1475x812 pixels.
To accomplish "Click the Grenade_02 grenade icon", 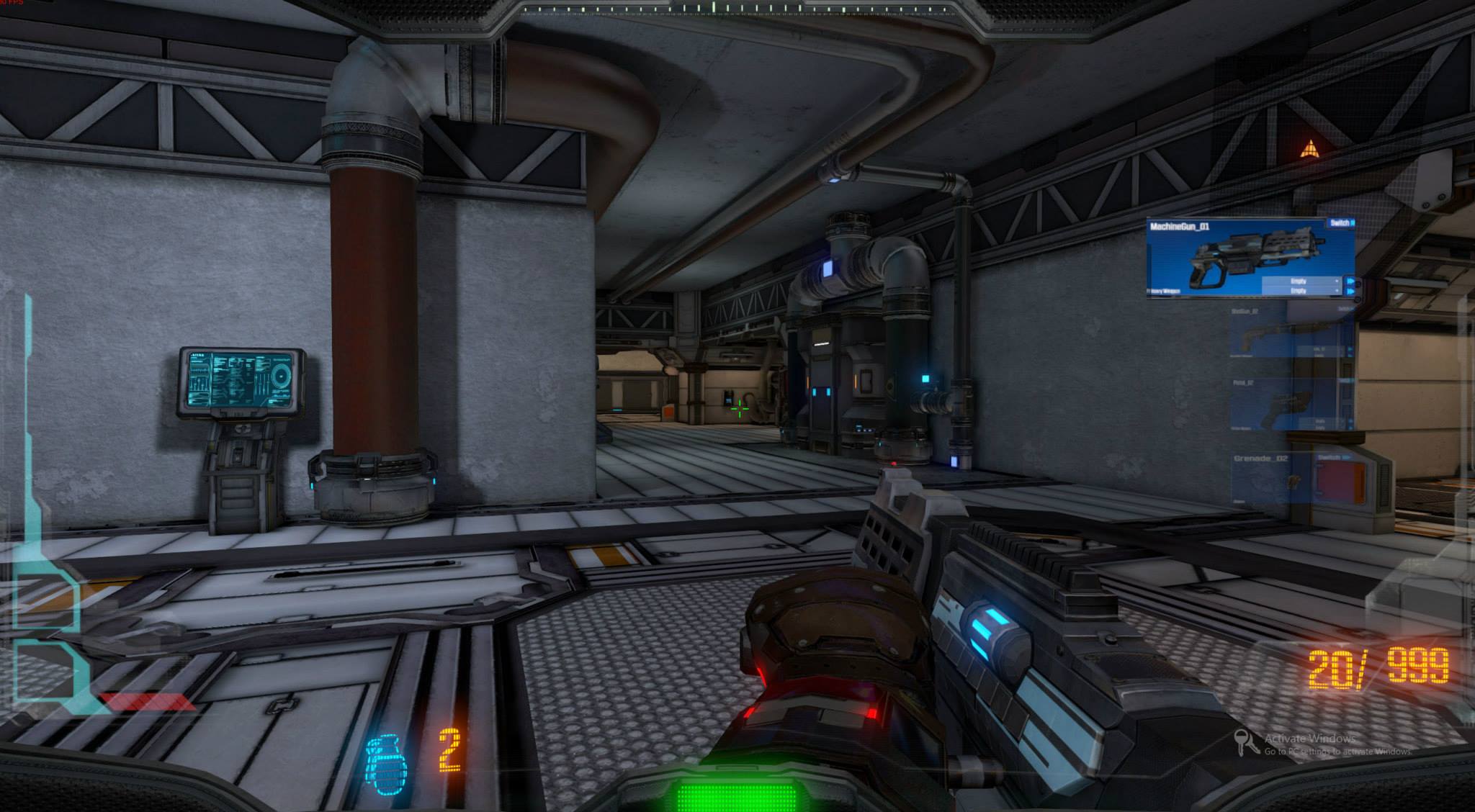I will pyautogui.click(x=1292, y=481).
